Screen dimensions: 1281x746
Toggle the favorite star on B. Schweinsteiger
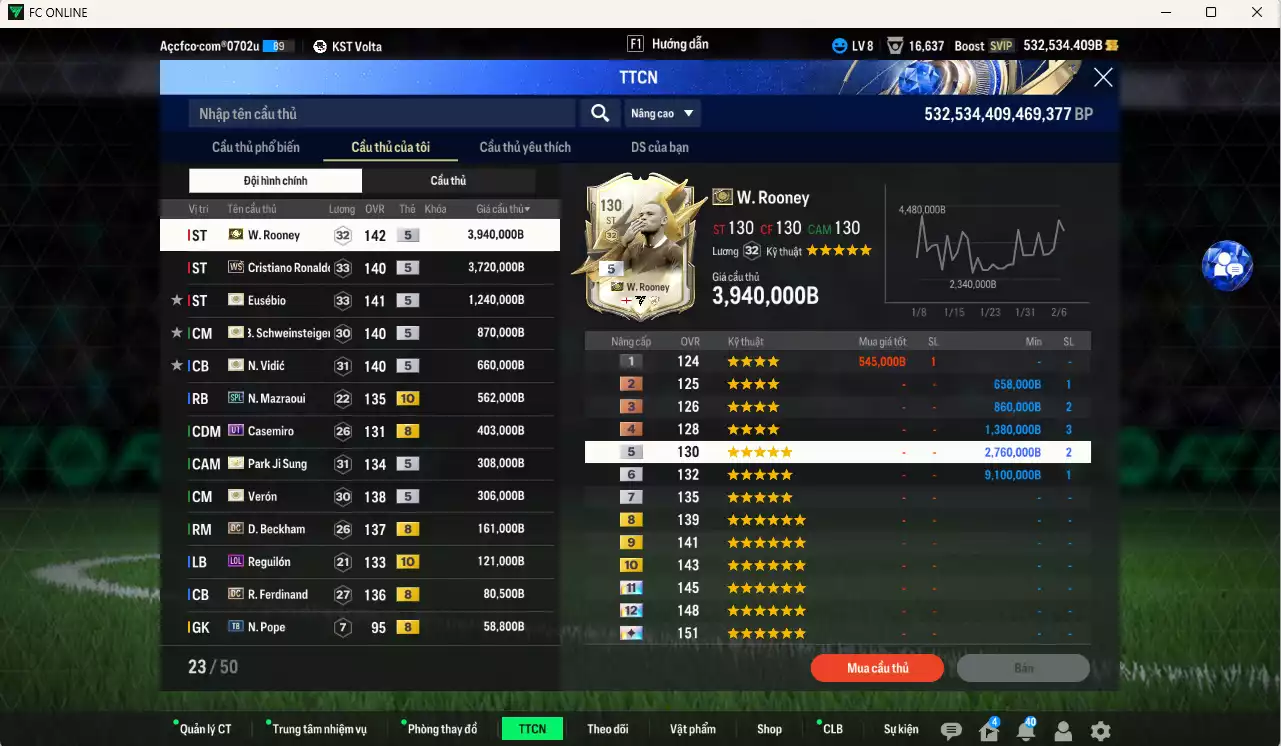click(x=175, y=332)
